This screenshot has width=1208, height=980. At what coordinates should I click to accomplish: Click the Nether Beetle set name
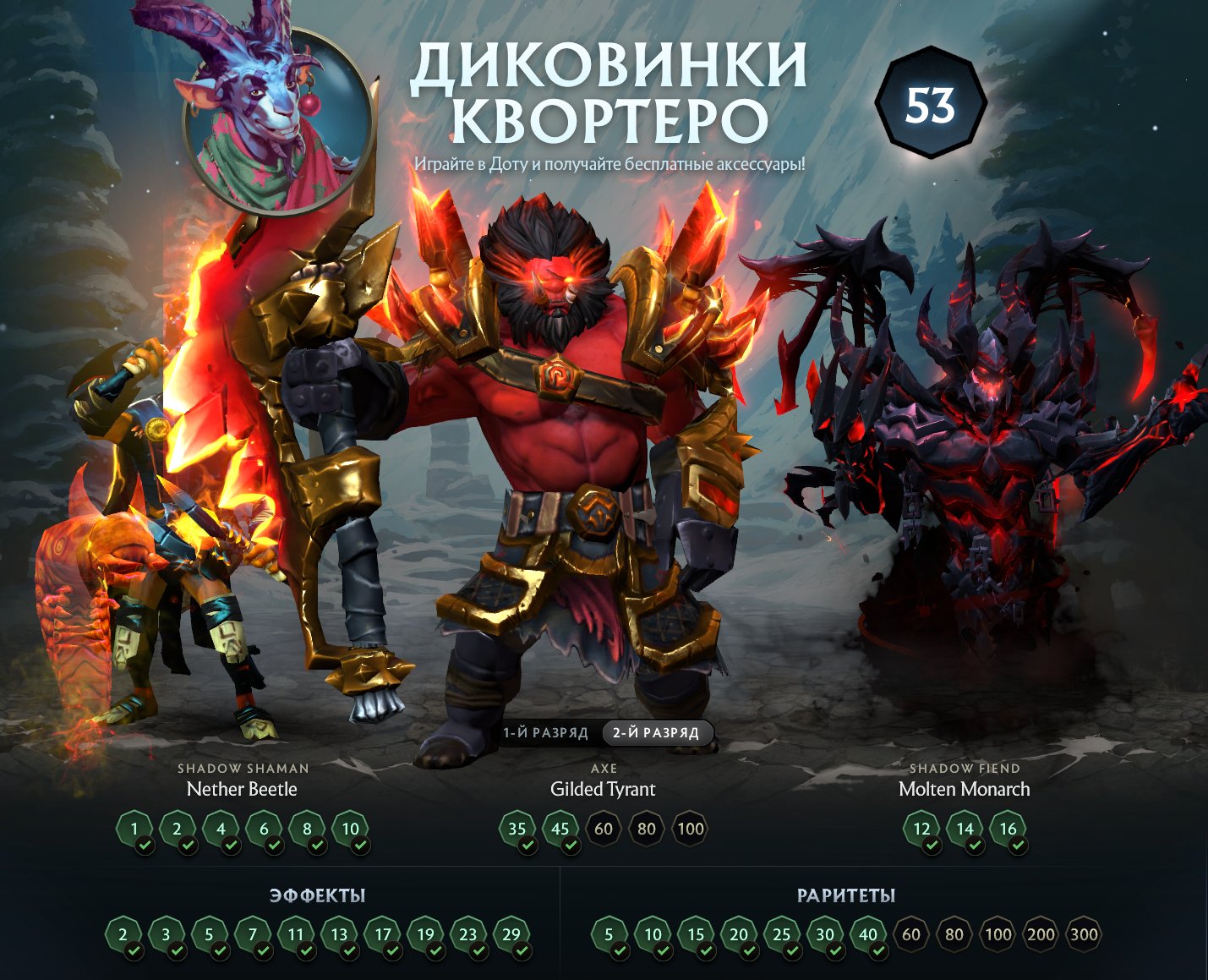(243, 790)
